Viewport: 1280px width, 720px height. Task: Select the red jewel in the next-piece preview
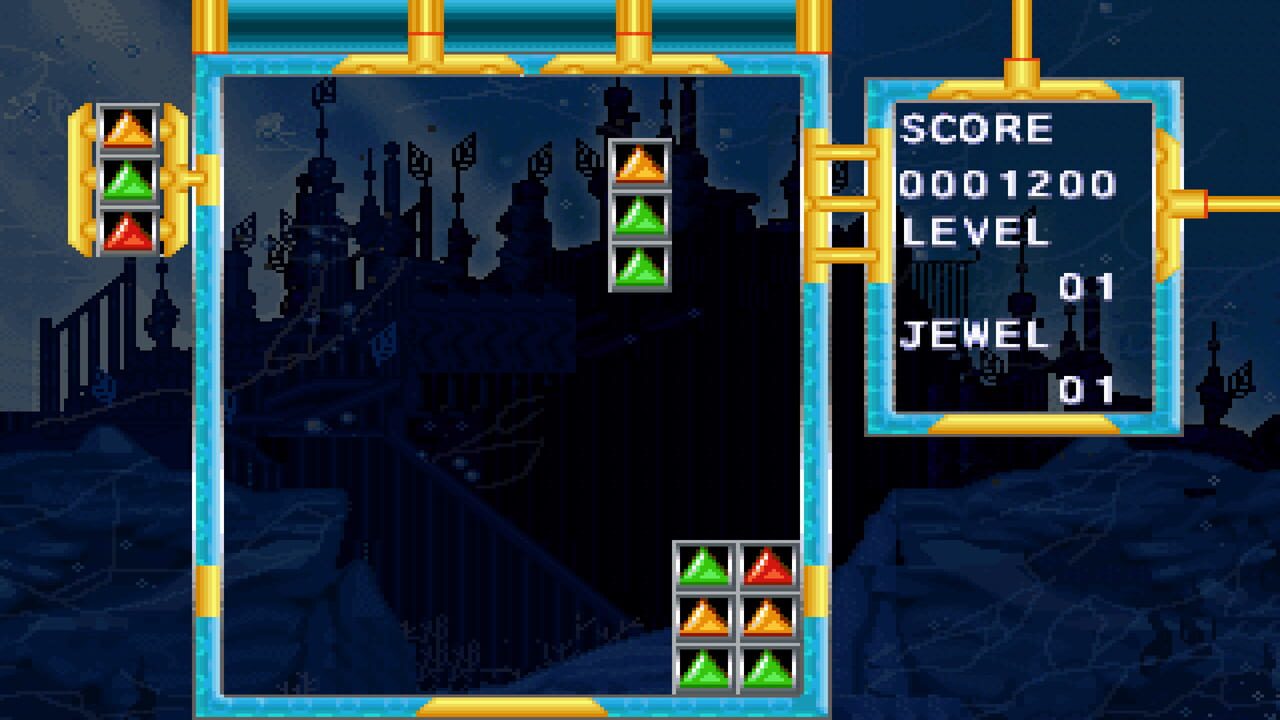click(126, 232)
